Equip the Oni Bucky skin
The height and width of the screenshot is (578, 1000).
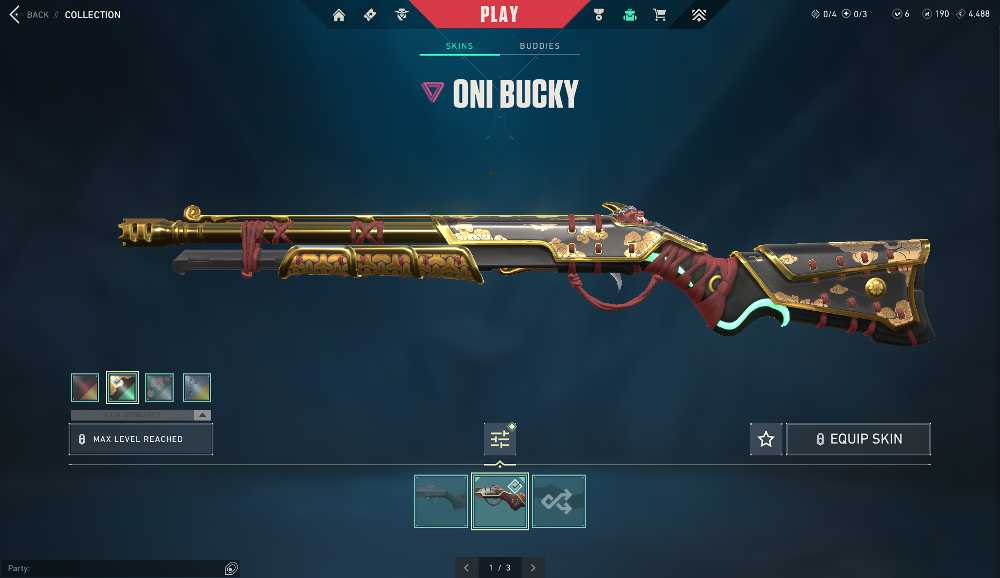(859, 439)
